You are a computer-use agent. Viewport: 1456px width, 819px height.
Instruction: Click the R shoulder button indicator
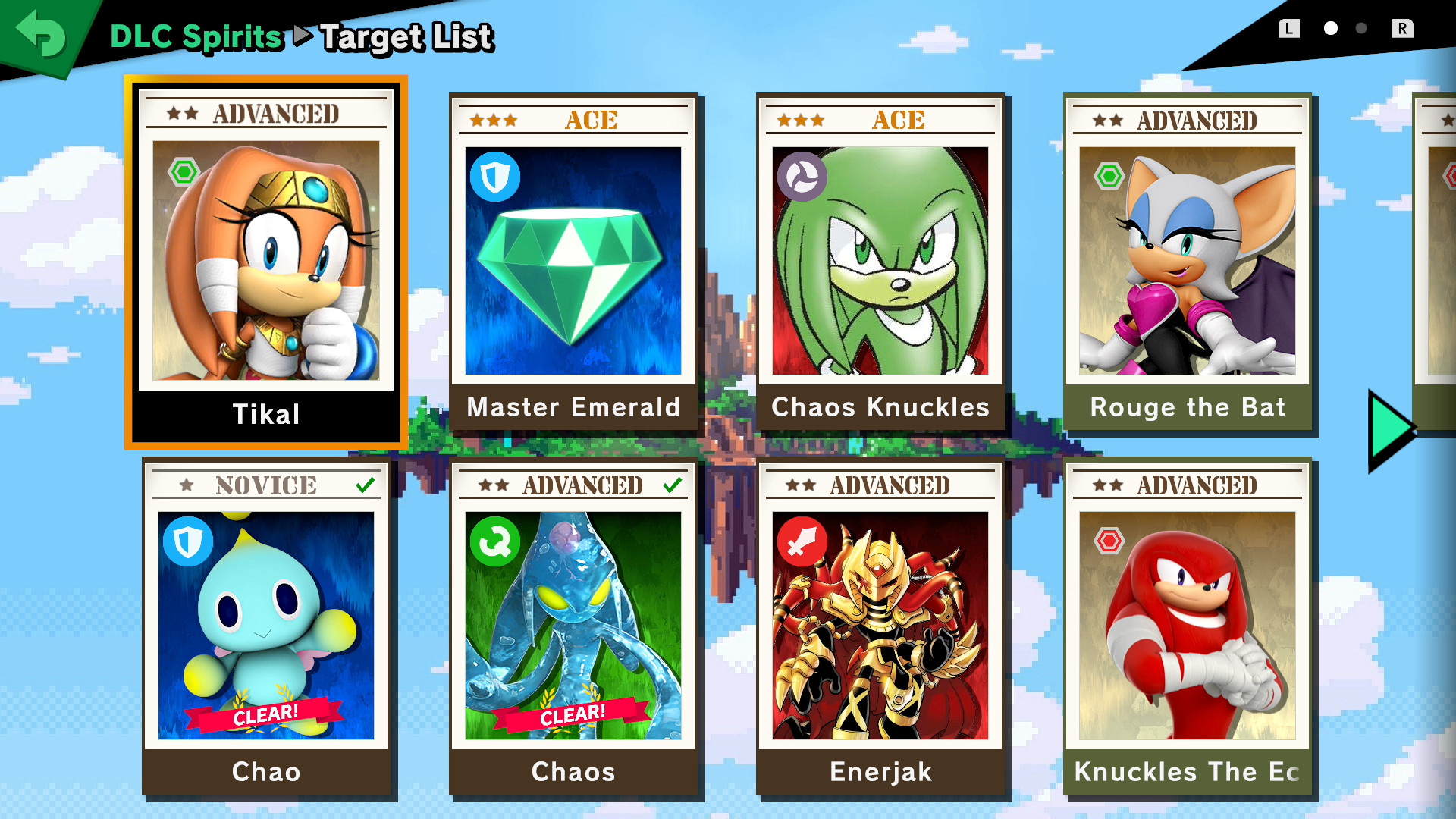click(1404, 28)
